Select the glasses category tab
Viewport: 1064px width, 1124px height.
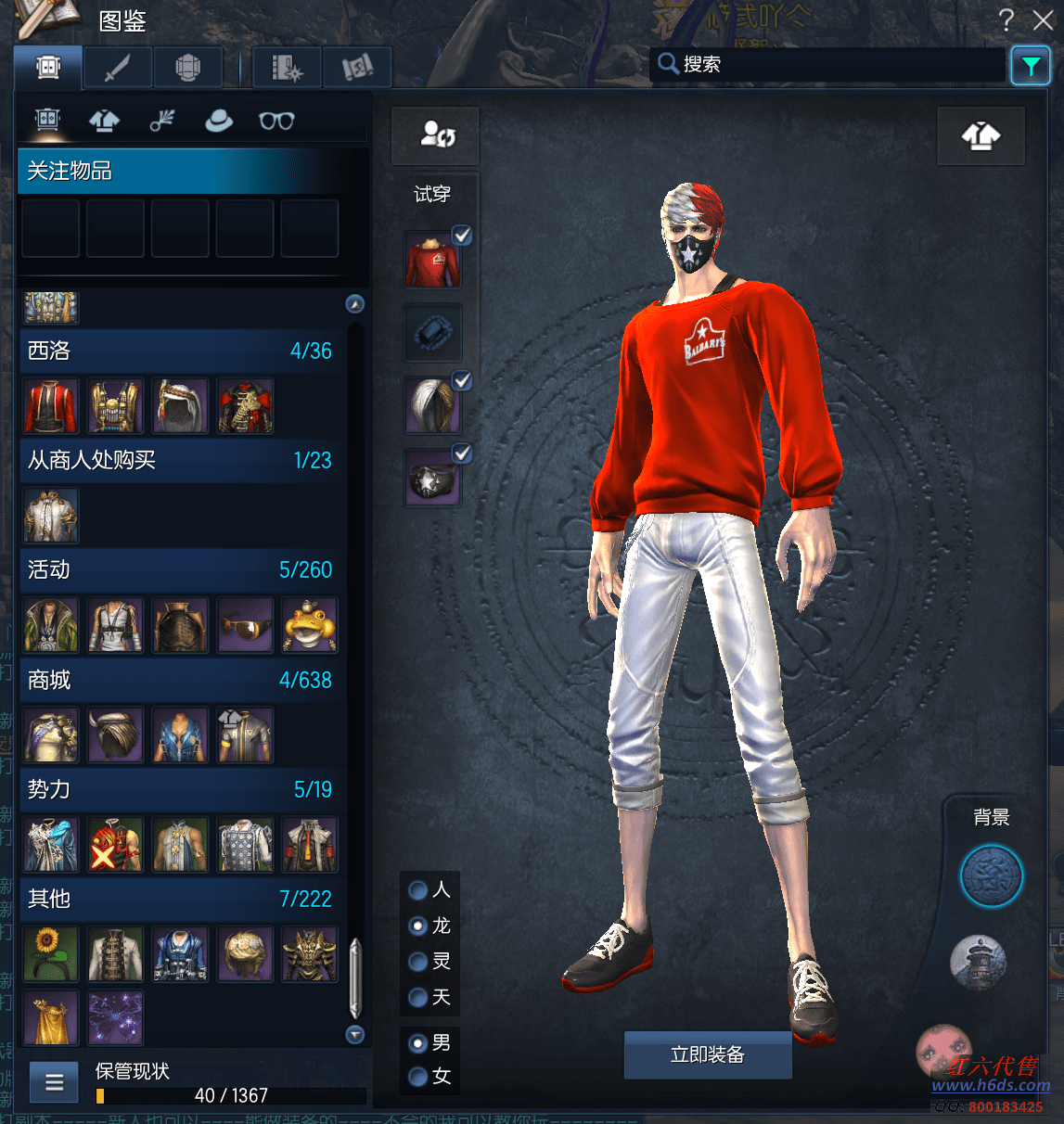coord(276,121)
